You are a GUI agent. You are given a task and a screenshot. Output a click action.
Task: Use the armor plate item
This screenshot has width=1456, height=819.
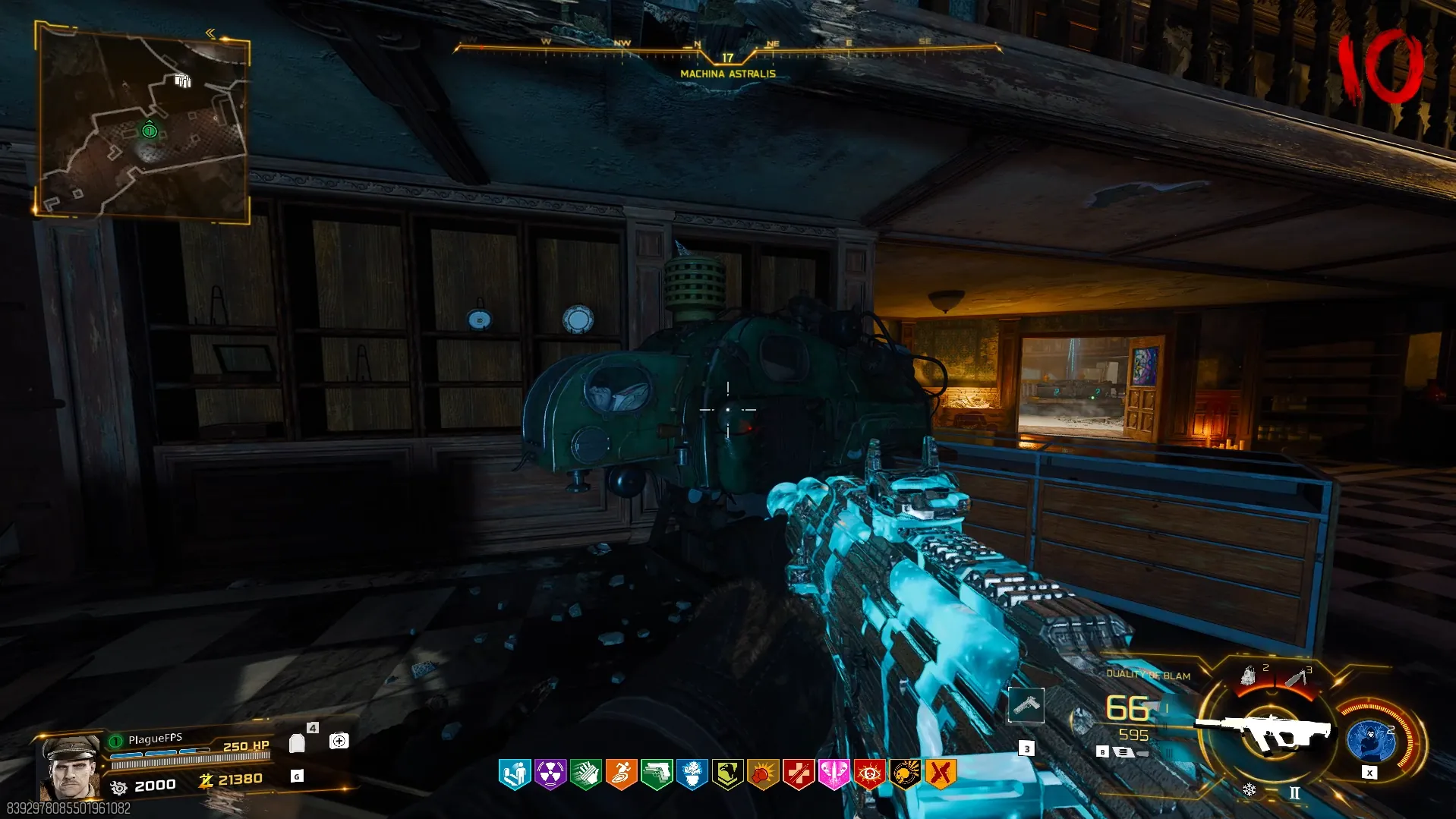click(298, 743)
